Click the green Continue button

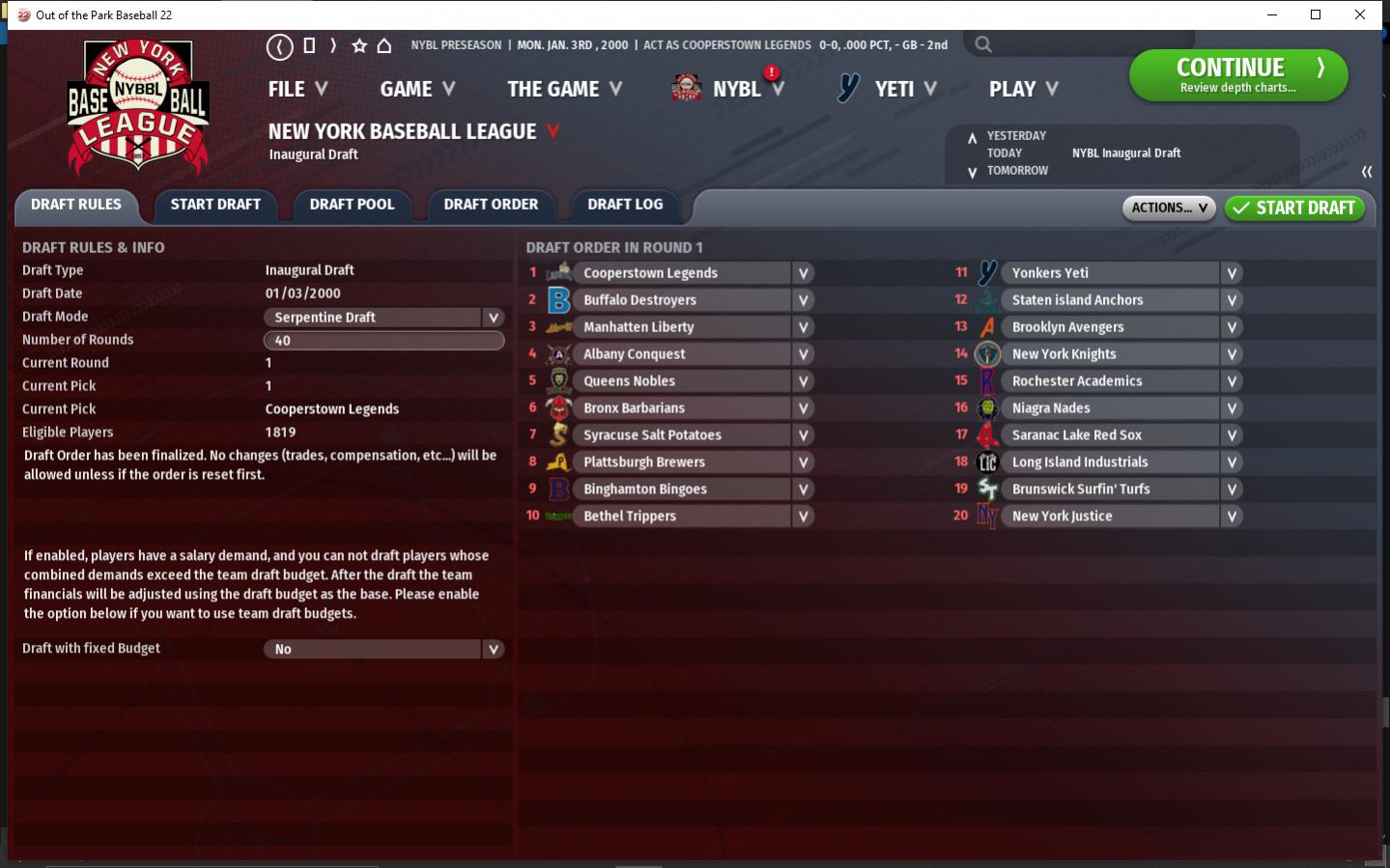point(1237,75)
